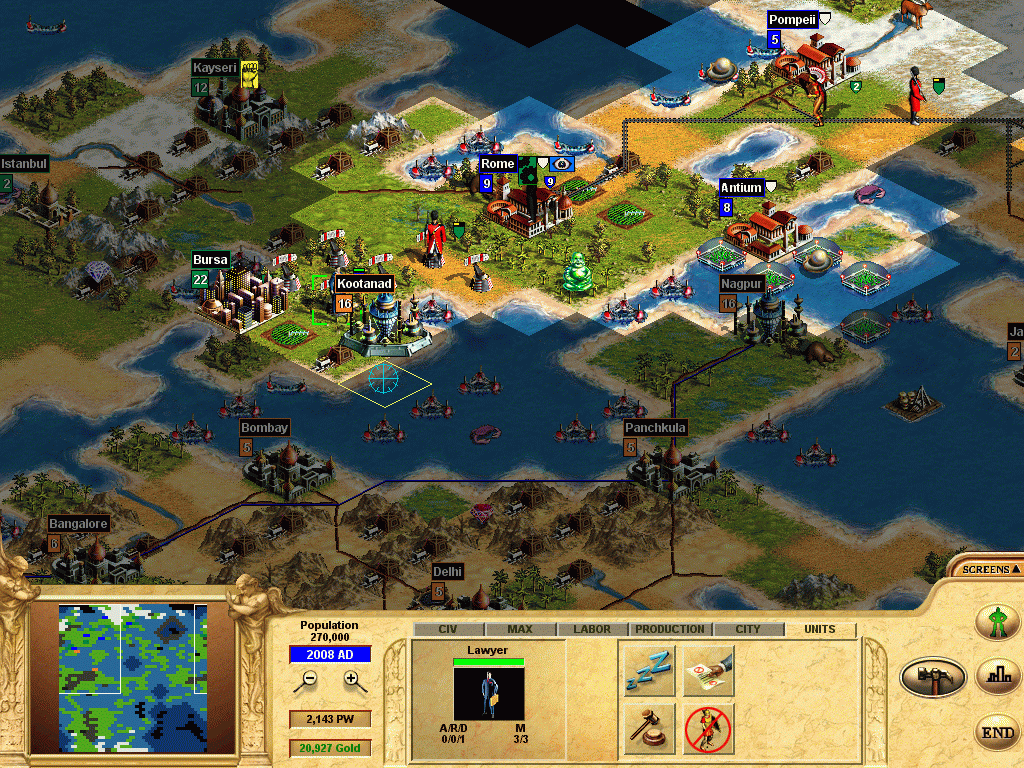This screenshot has height=768, width=1024.
Task: End the turn with the END button
Action: (997, 733)
